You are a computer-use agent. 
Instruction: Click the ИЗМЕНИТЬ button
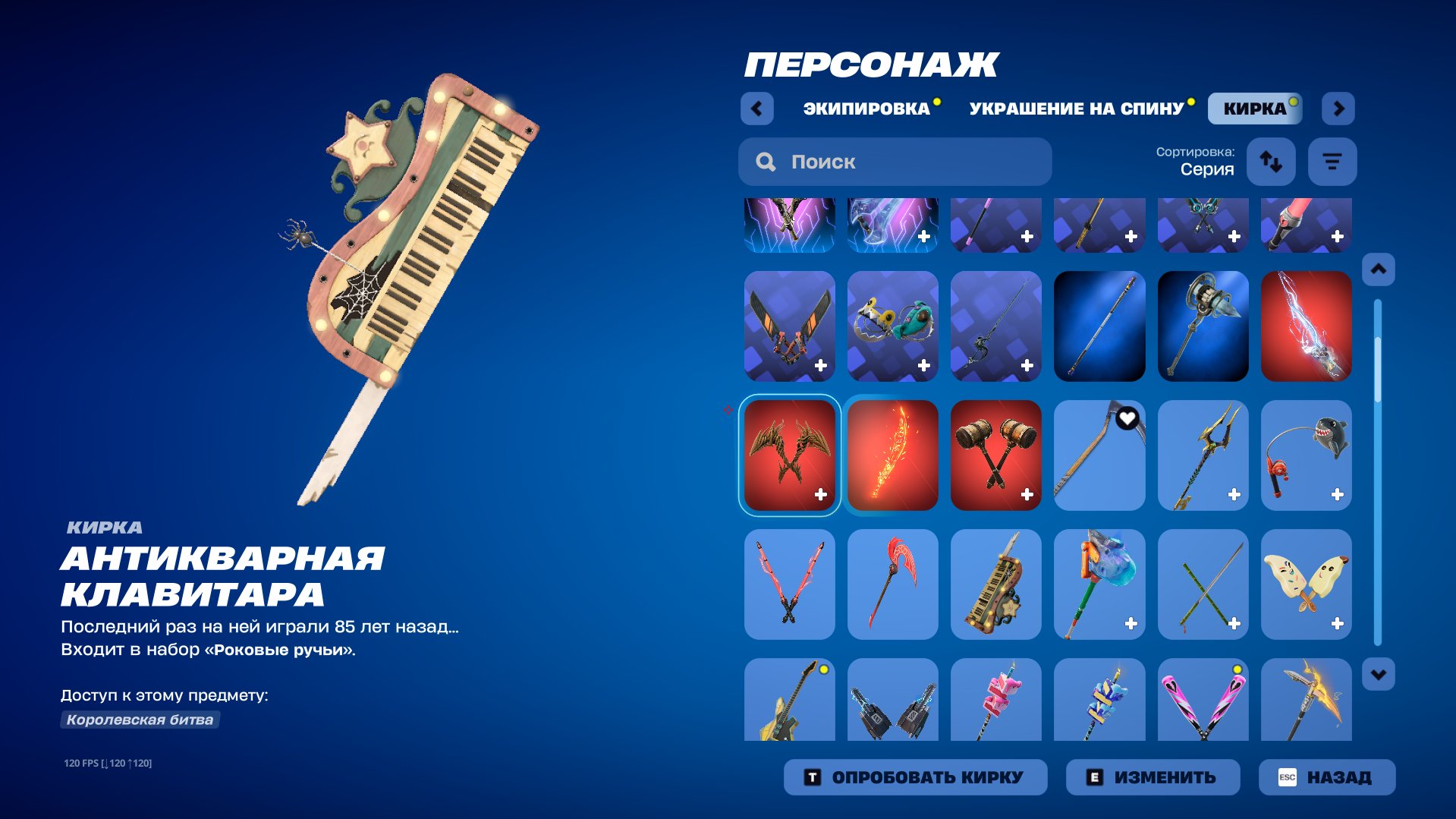point(1153,776)
